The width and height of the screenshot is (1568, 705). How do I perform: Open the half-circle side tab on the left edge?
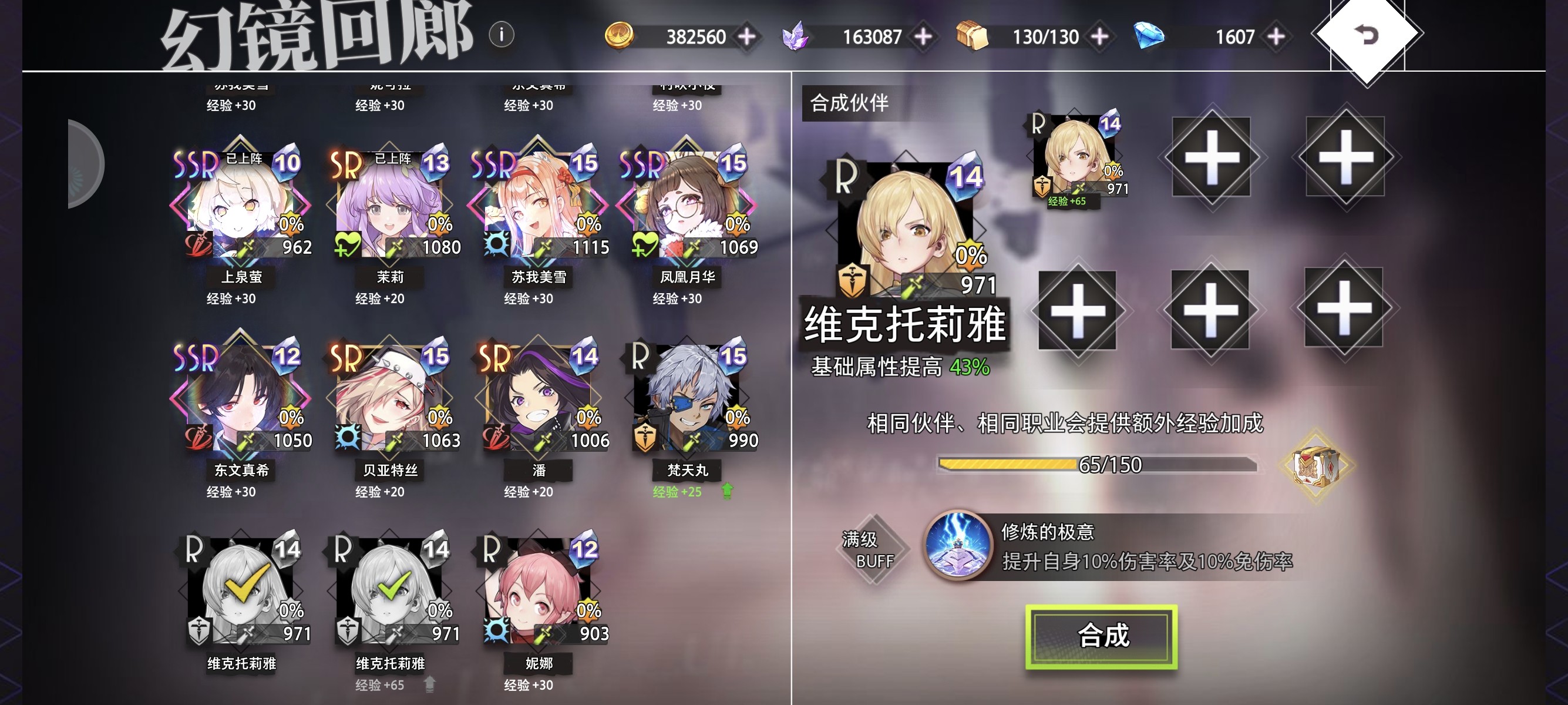point(84,164)
